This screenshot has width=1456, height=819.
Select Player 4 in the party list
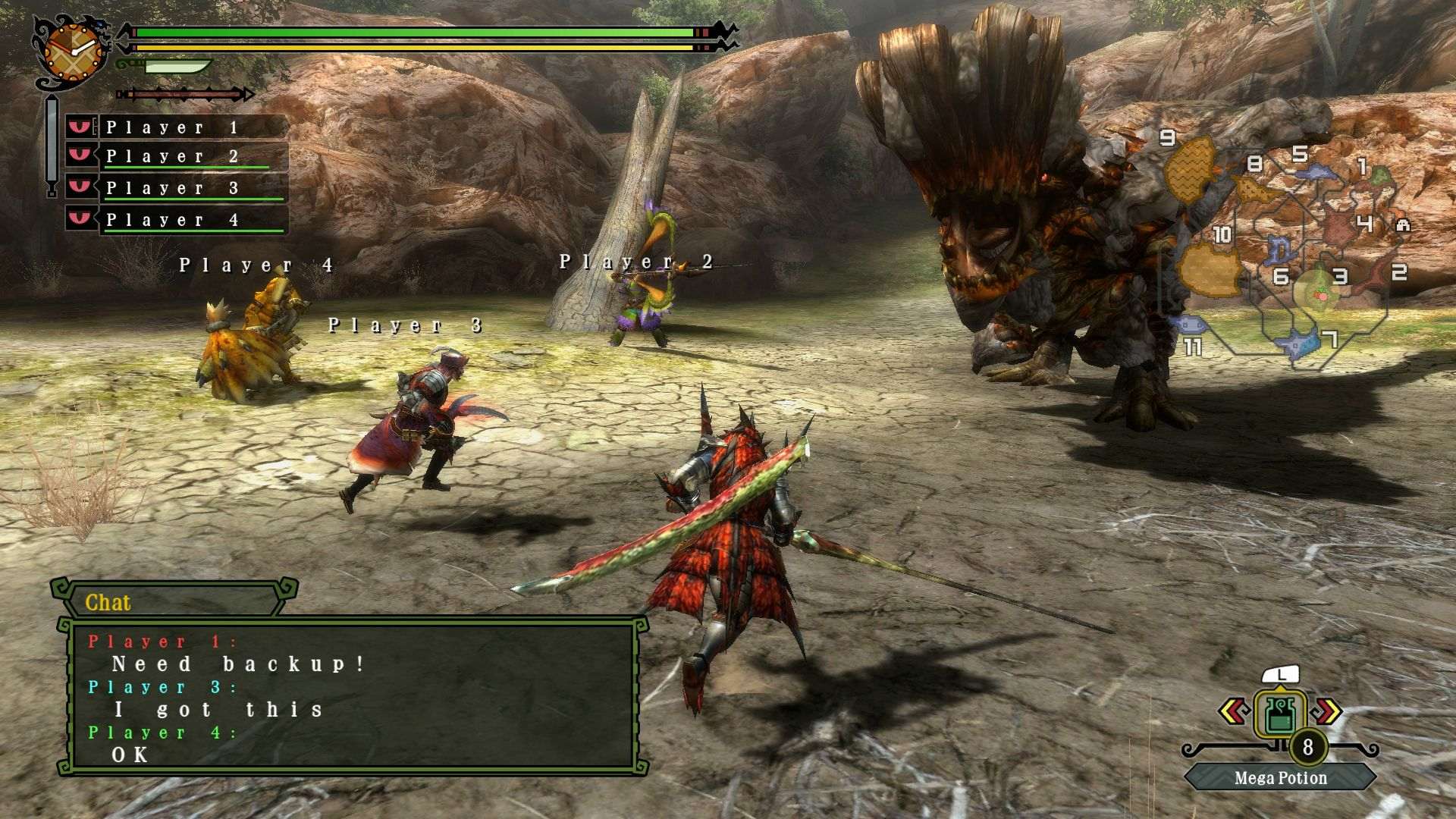[x=174, y=219]
